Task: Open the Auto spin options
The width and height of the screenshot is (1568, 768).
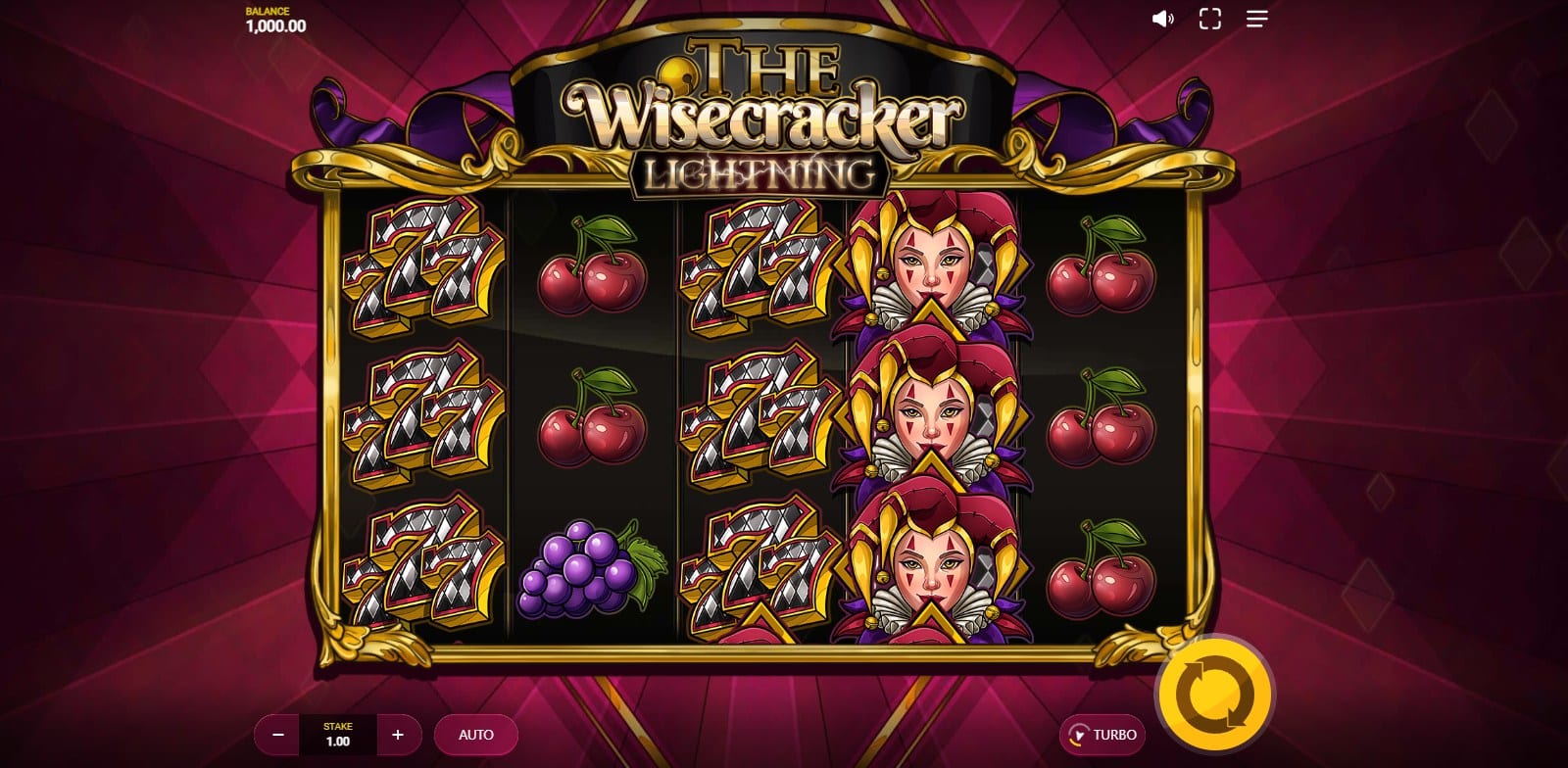Action: 476,735
